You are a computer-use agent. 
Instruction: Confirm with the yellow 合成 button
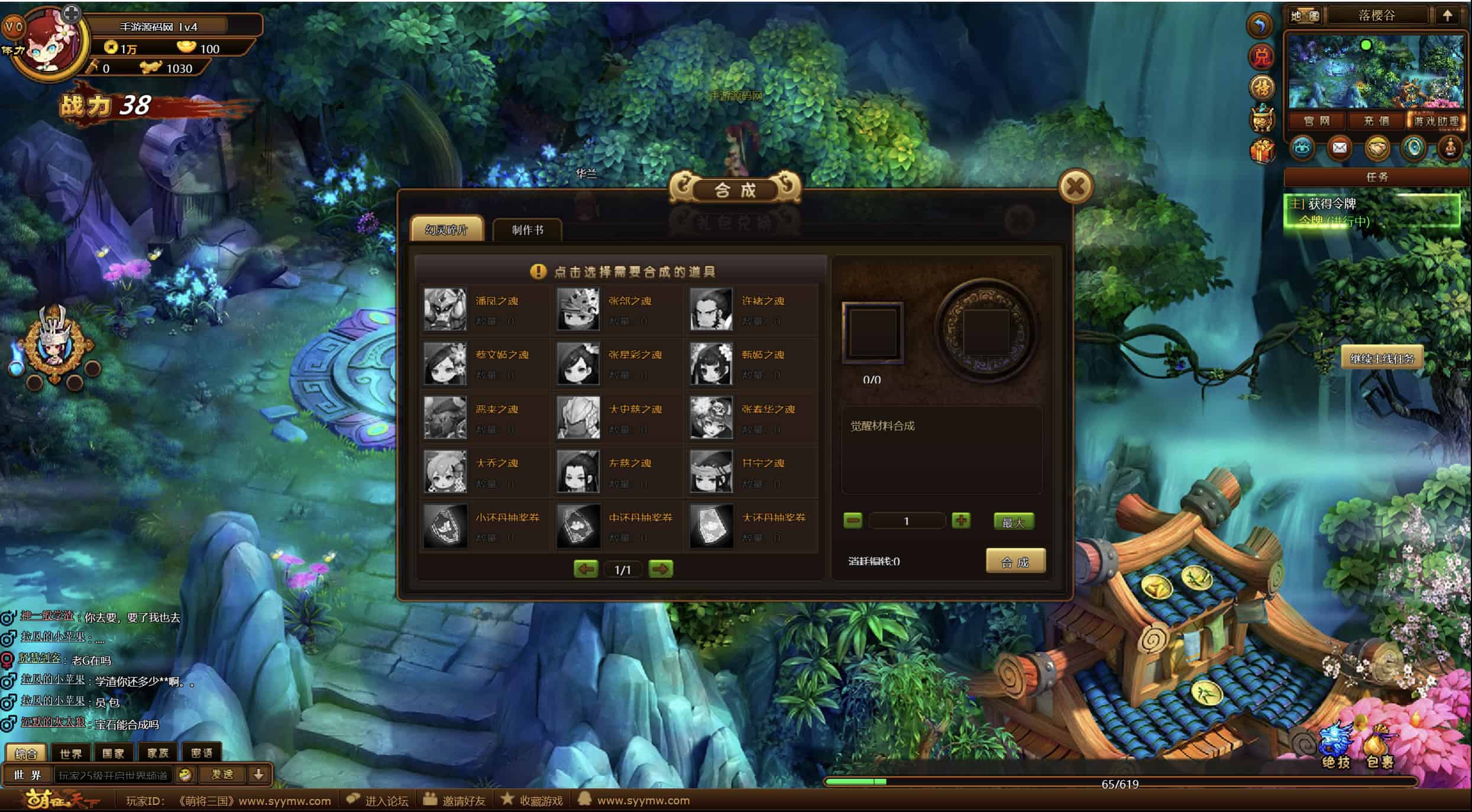(x=1015, y=561)
